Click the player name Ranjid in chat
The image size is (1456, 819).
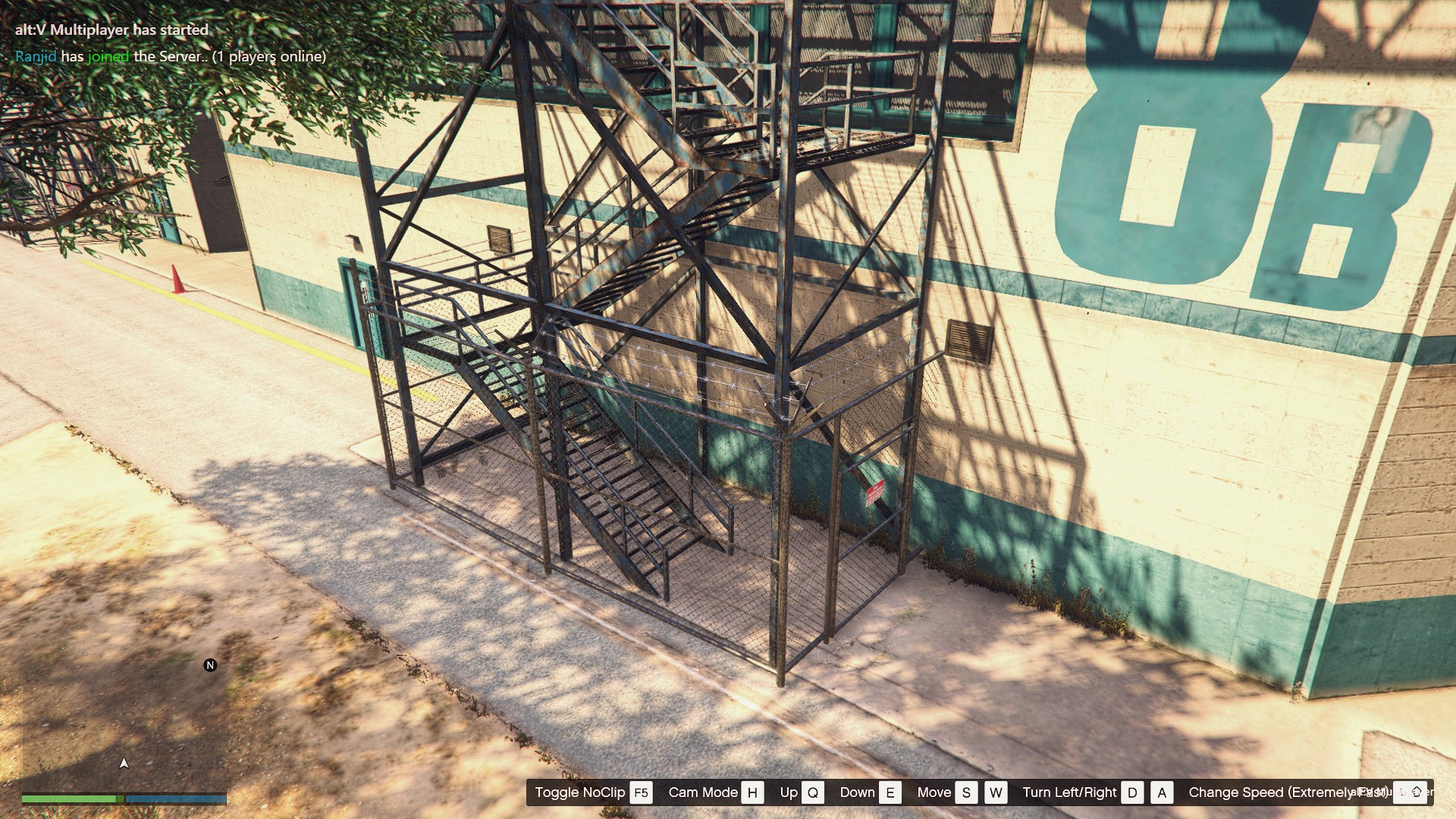pyautogui.click(x=36, y=56)
